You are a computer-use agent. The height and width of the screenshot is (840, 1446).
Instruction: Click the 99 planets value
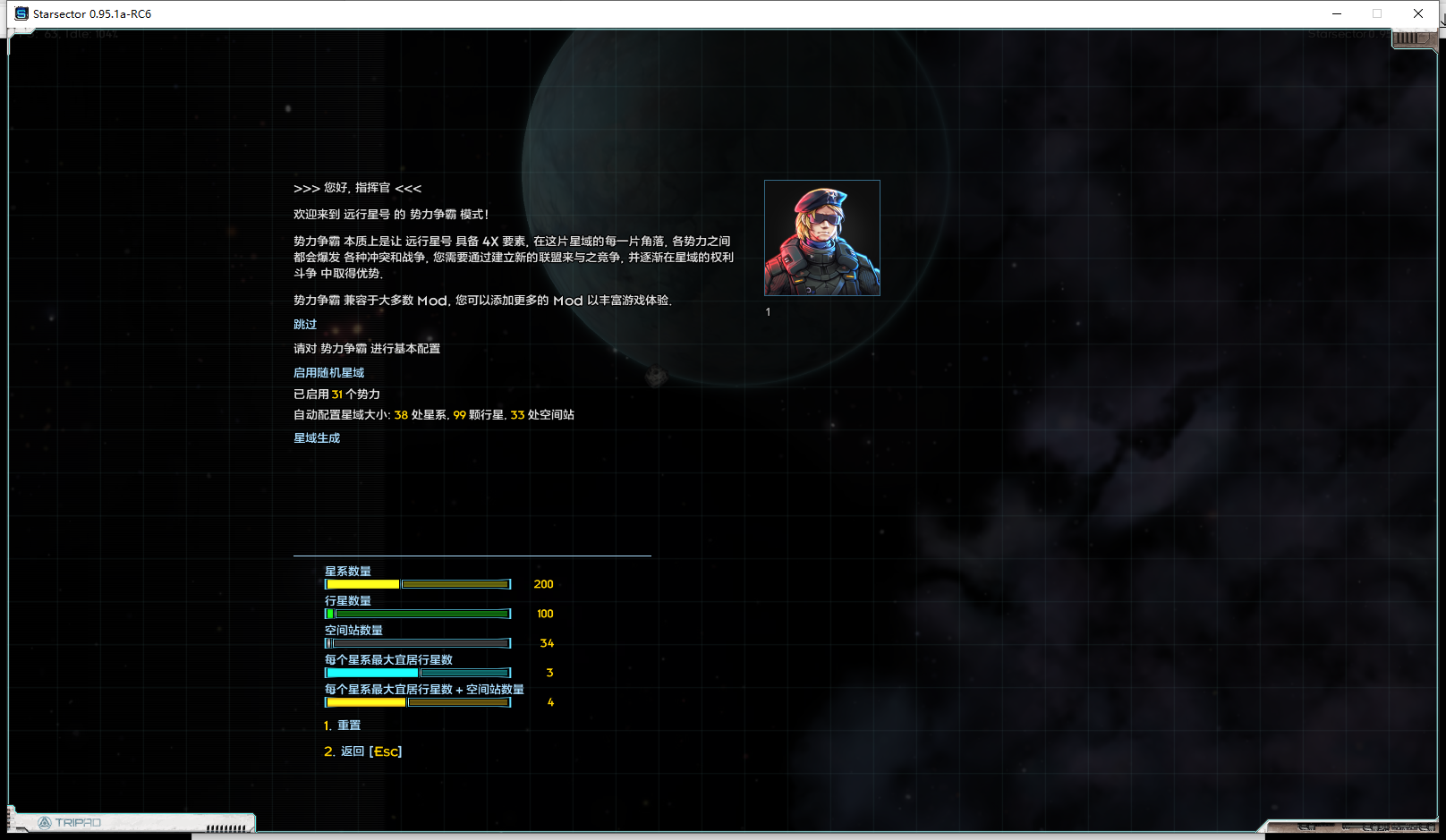(x=458, y=414)
